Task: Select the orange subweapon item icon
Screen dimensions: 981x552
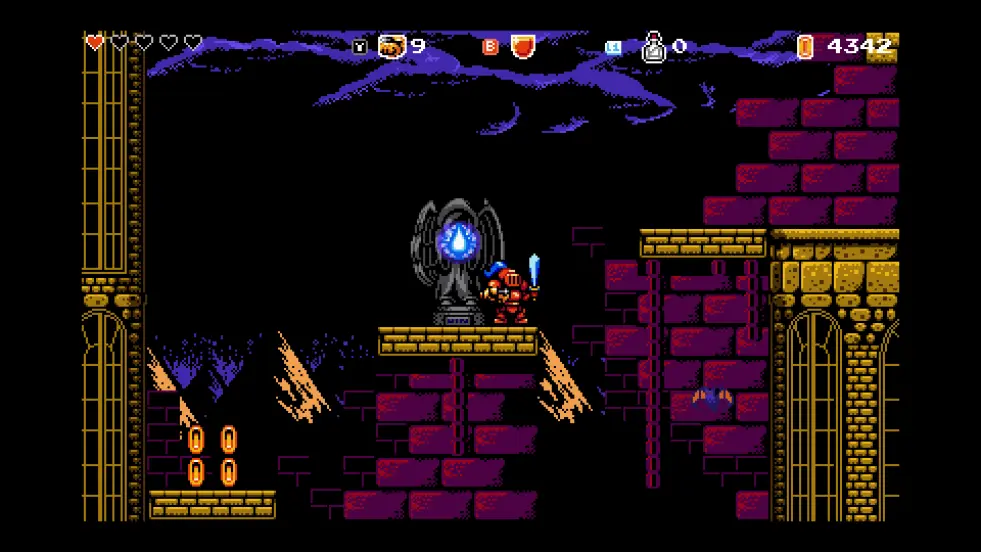Action: 392,46
